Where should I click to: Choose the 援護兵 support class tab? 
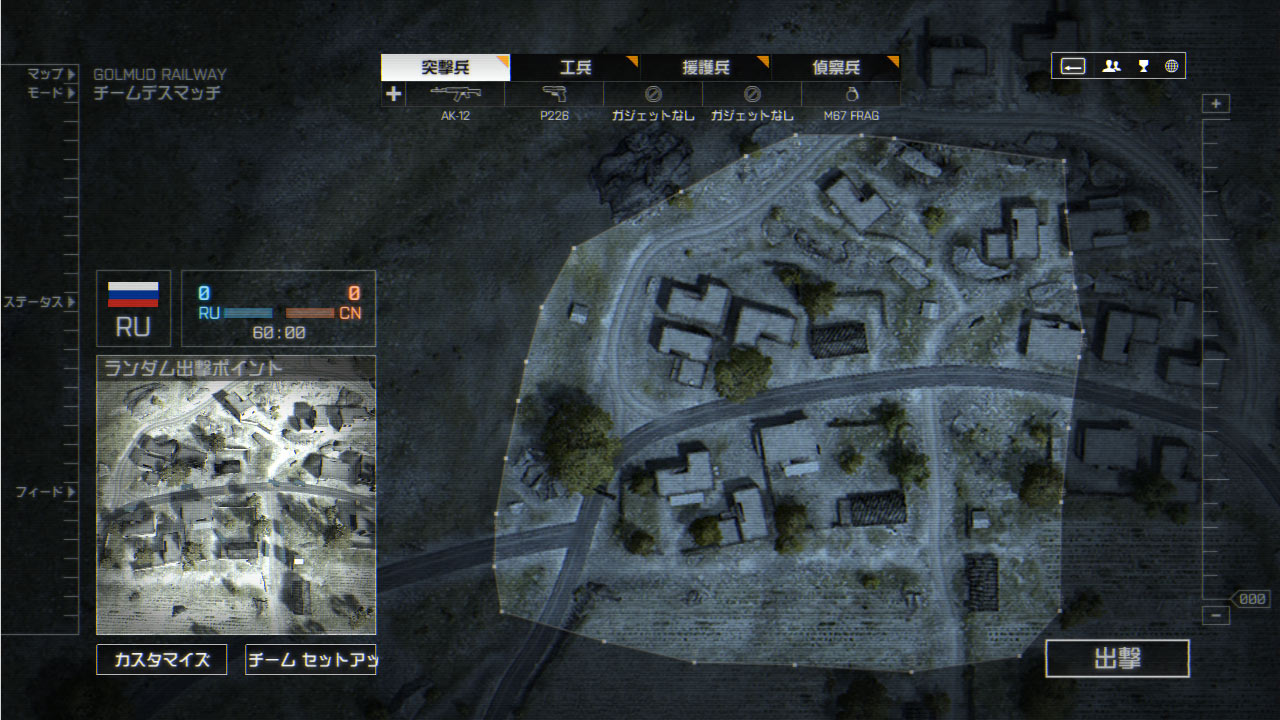[x=705, y=68]
